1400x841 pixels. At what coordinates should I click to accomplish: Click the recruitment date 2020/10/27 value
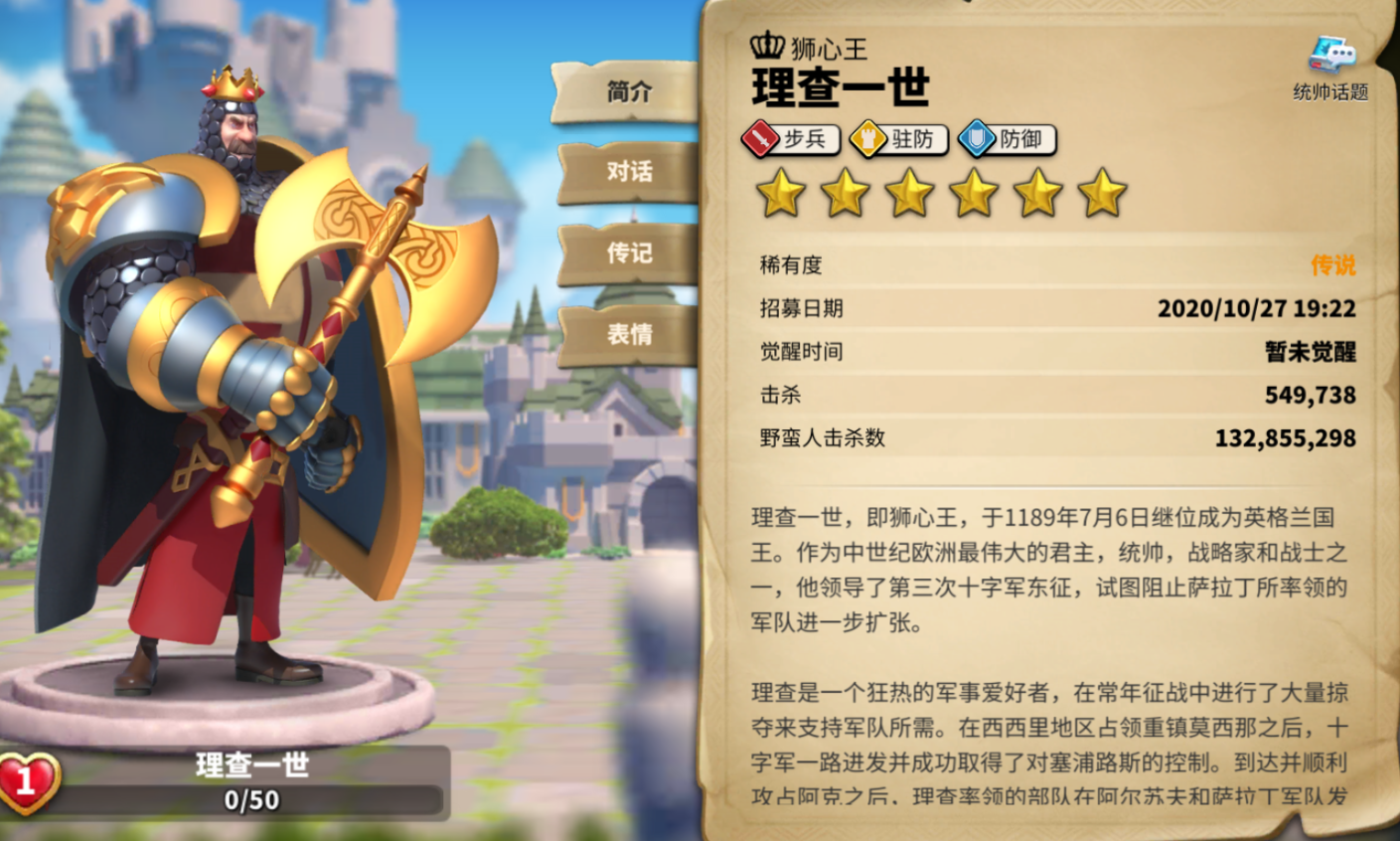pyautogui.click(x=1256, y=309)
